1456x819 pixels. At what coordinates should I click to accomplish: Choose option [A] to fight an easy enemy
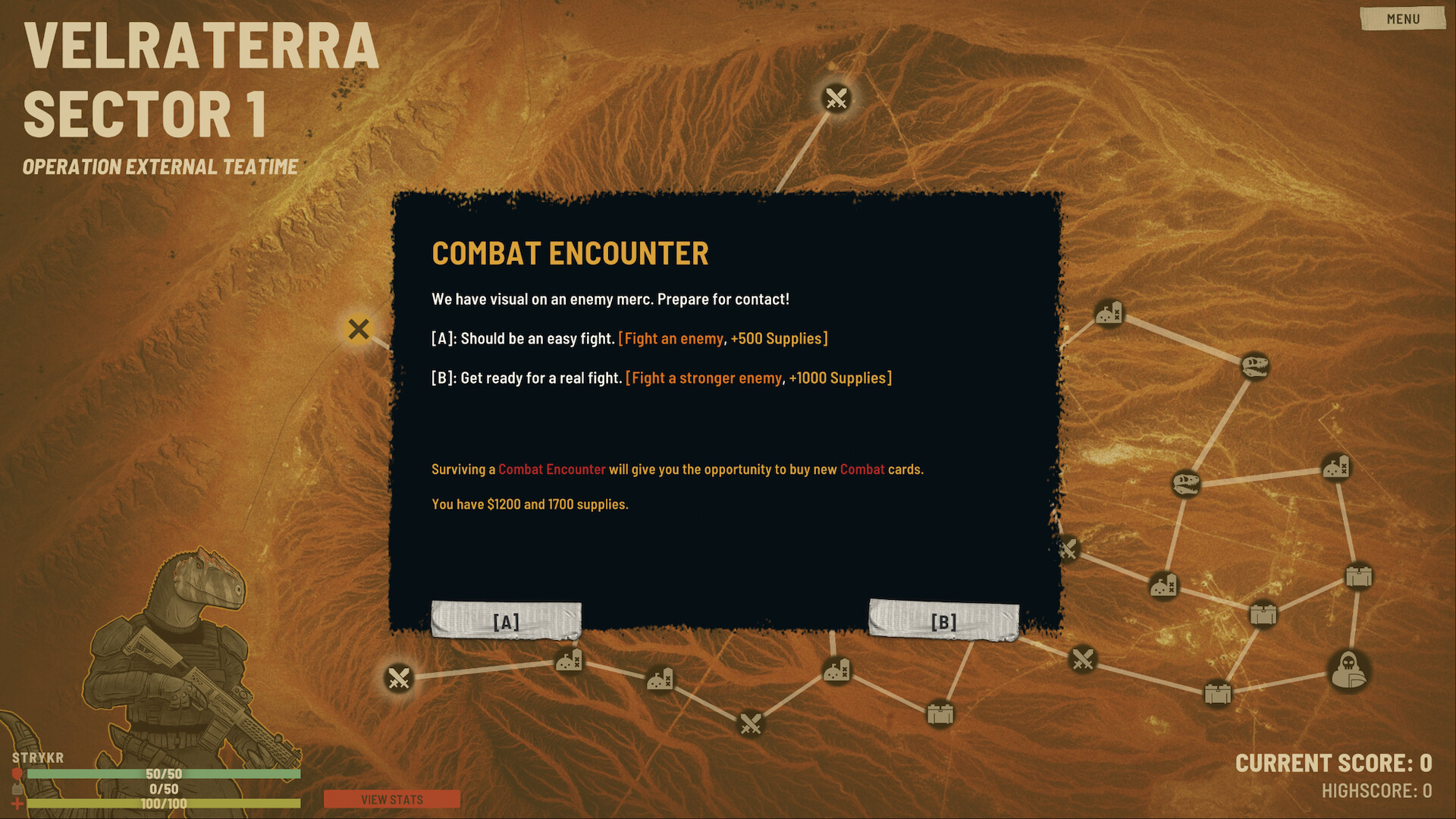[504, 620]
